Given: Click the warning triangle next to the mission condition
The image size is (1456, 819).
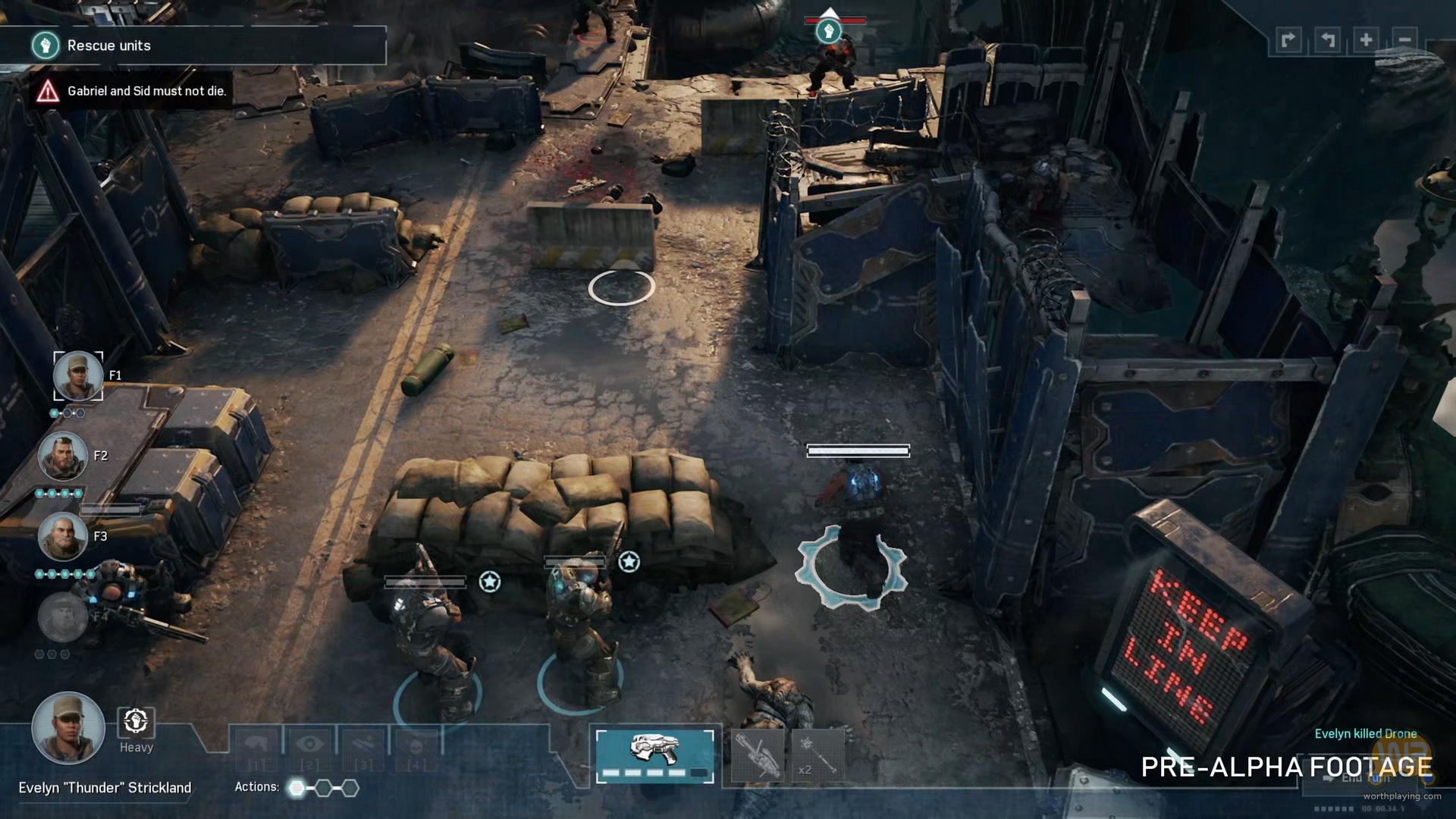Looking at the screenshot, I should [x=48, y=89].
